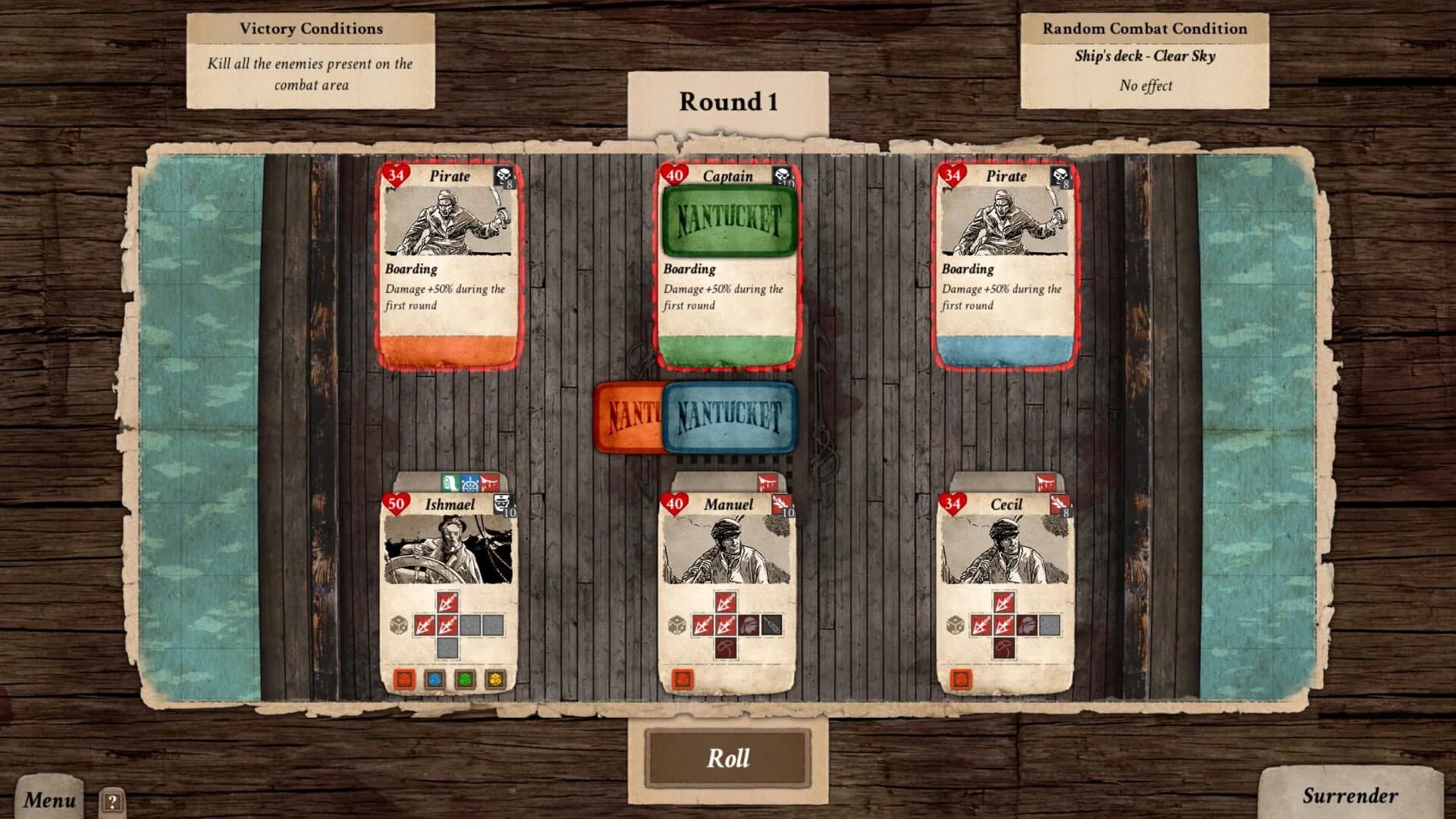Select the Round 1 header banner
This screenshot has width=1456, height=819.
pos(727,102)
